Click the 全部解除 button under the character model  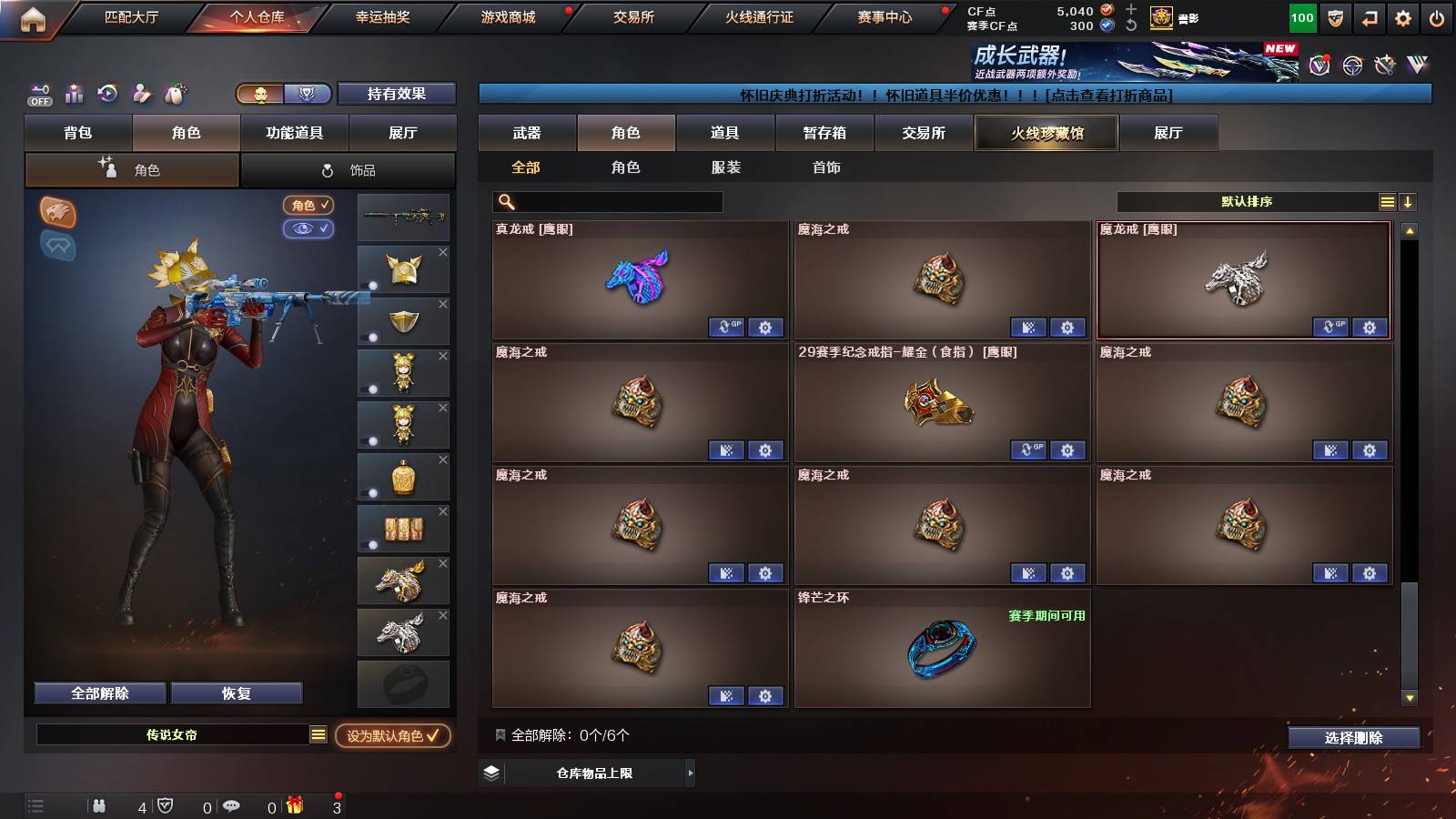pyautogui.click(x=98, y=693)
